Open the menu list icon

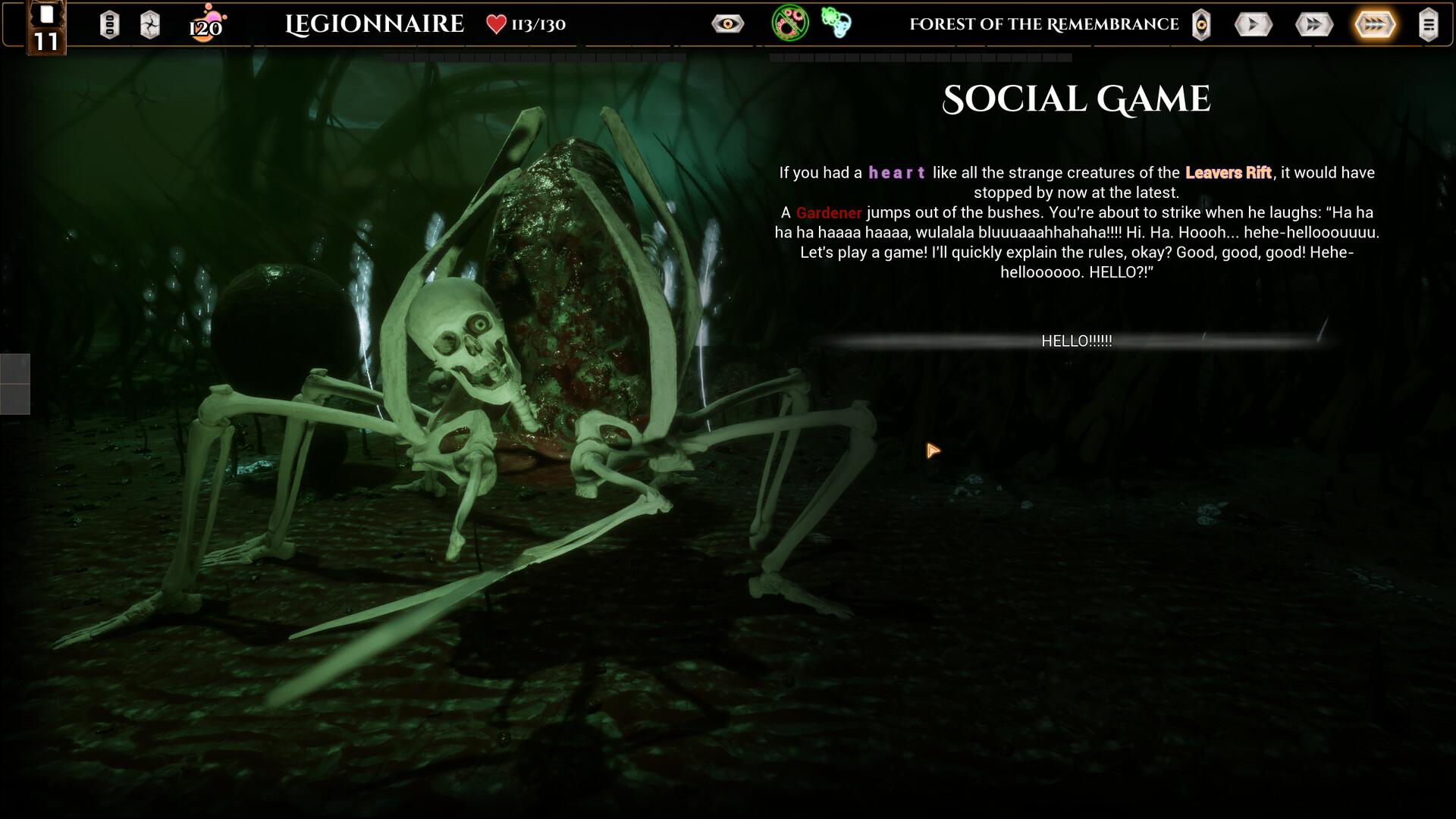pyautogui.click(x=1428, y=24)
